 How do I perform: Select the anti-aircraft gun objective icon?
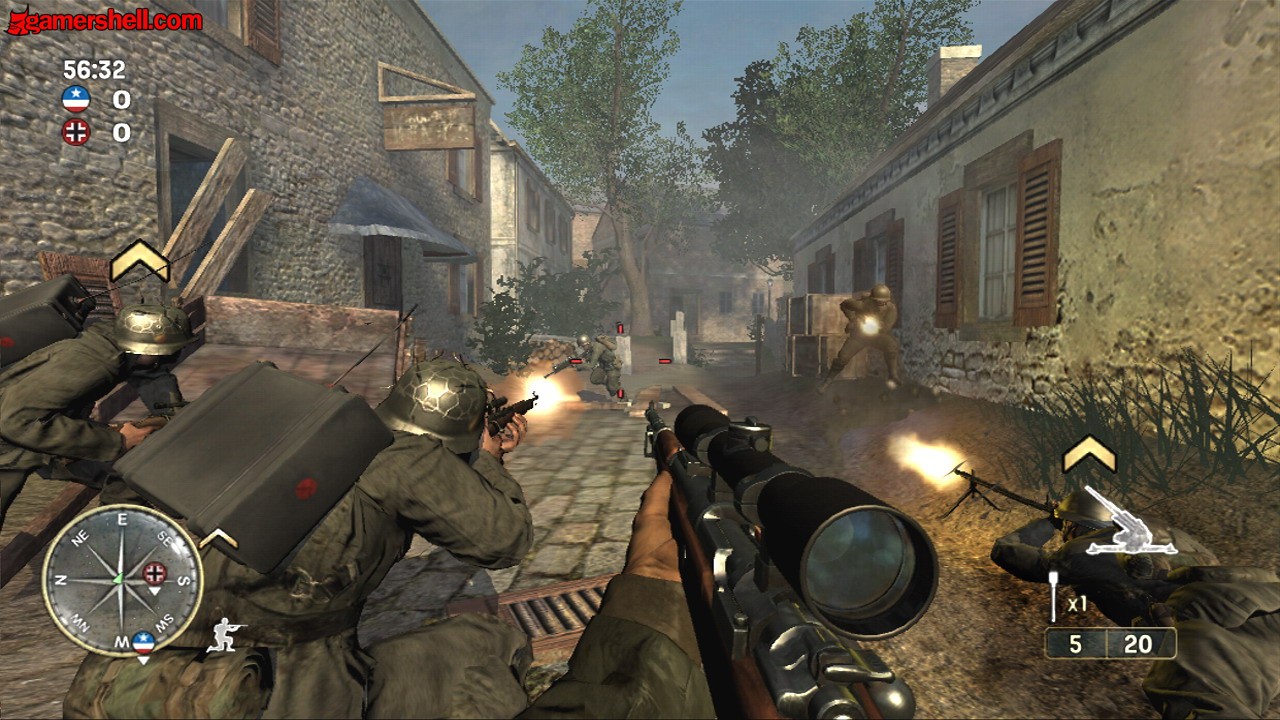(x=1130, y=521)
